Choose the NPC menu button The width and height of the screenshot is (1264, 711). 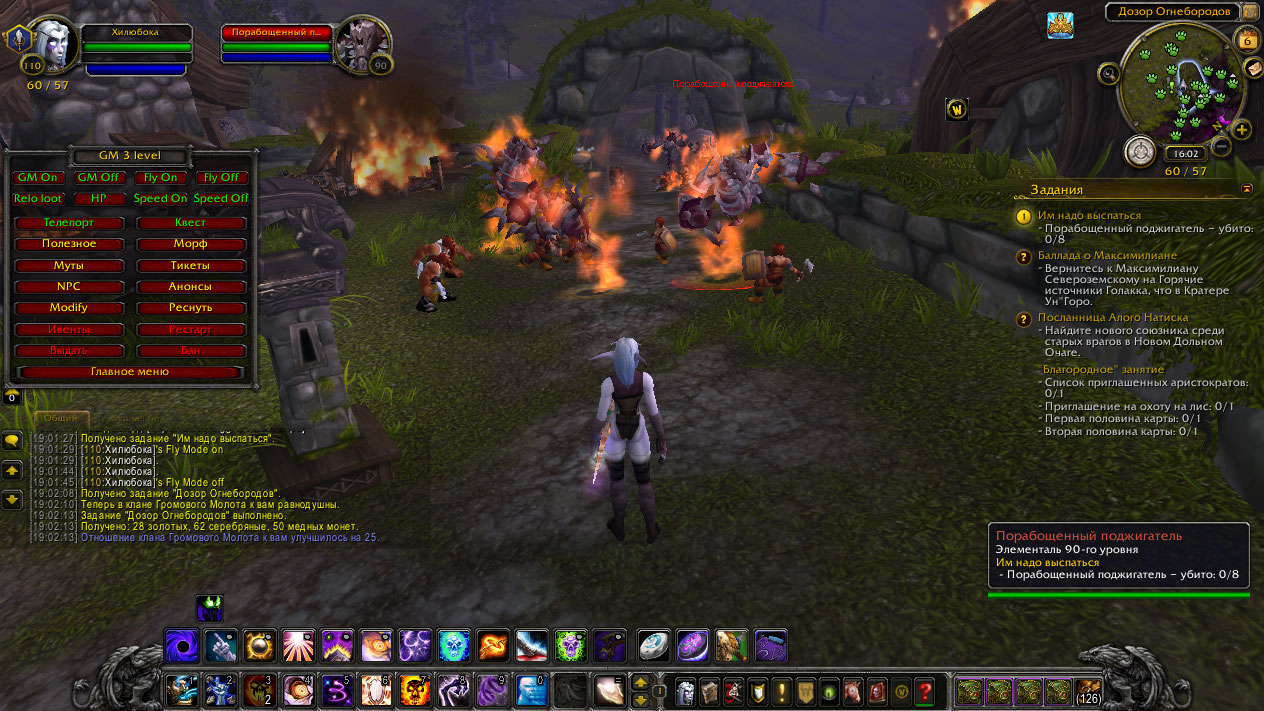69,286
